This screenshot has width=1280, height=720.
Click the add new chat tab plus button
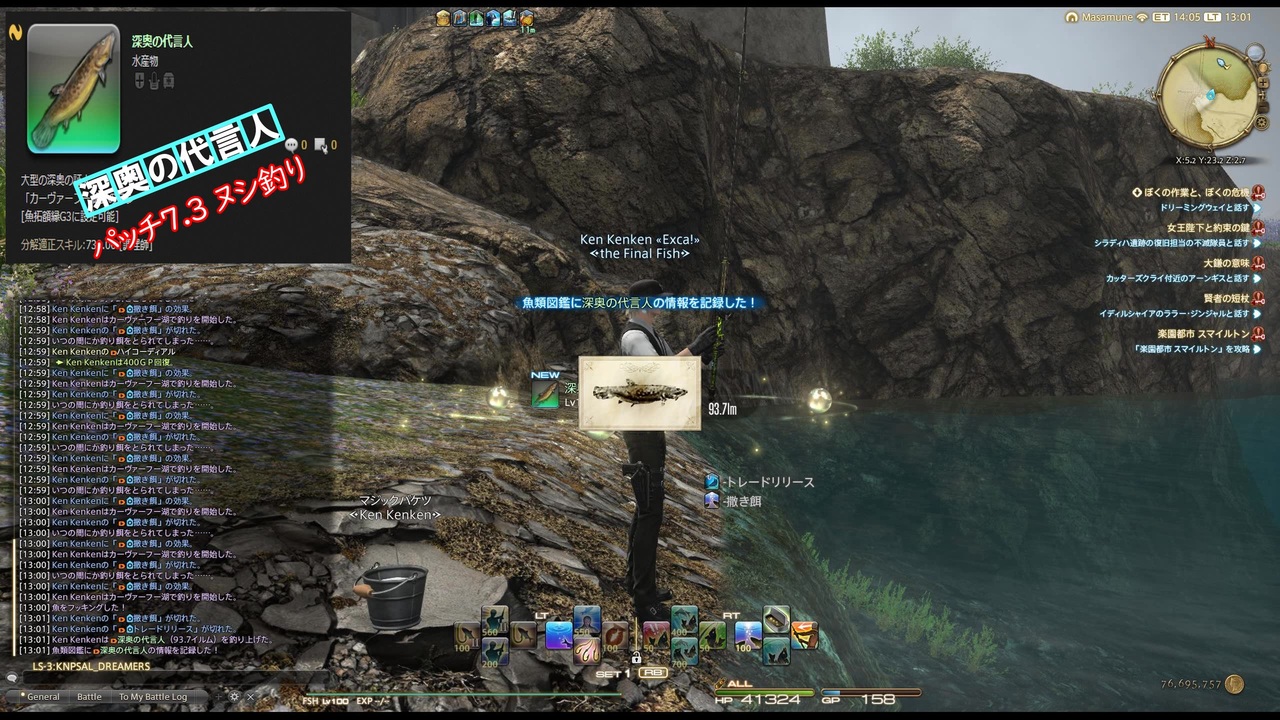(x=219, y=696)
